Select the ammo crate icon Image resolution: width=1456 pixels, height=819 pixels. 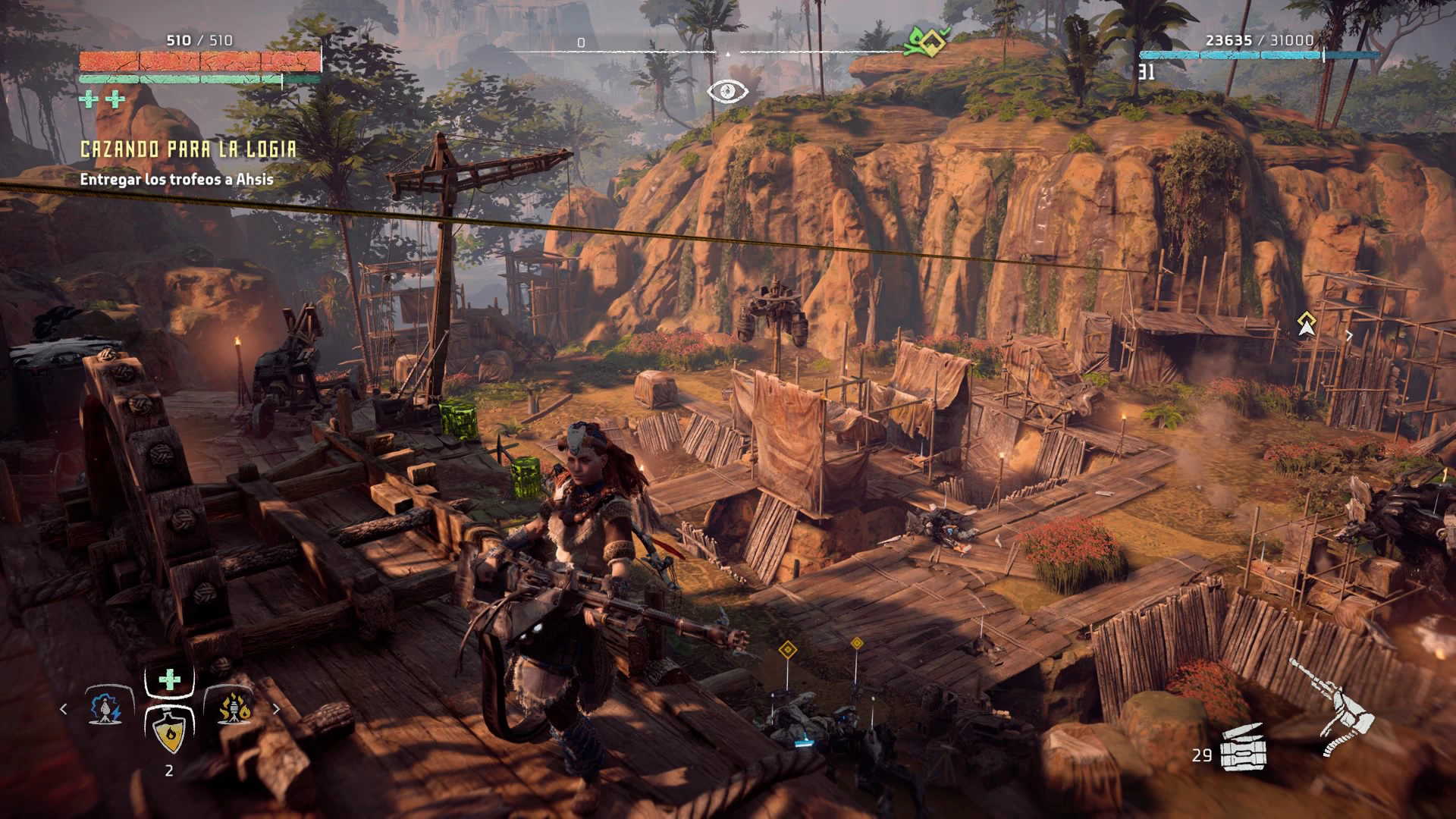coord(1244,747)
